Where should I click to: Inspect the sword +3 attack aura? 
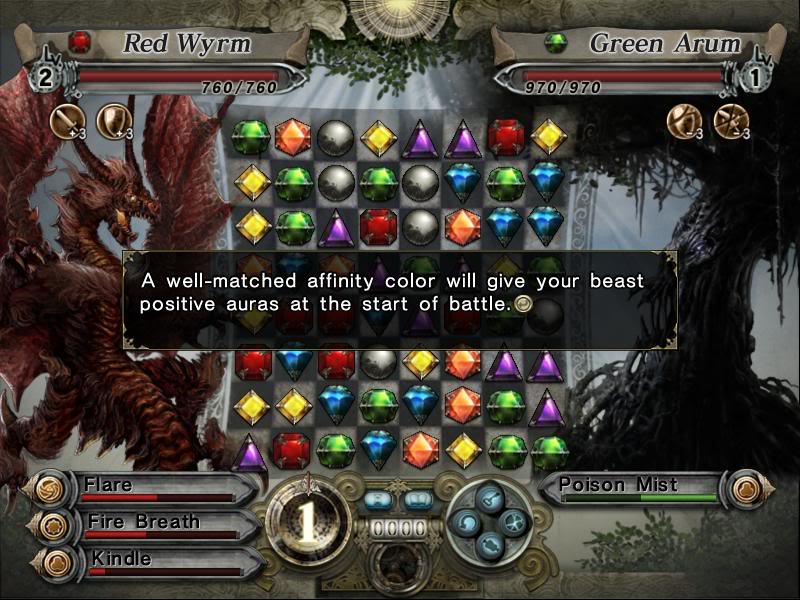point(66,122)
